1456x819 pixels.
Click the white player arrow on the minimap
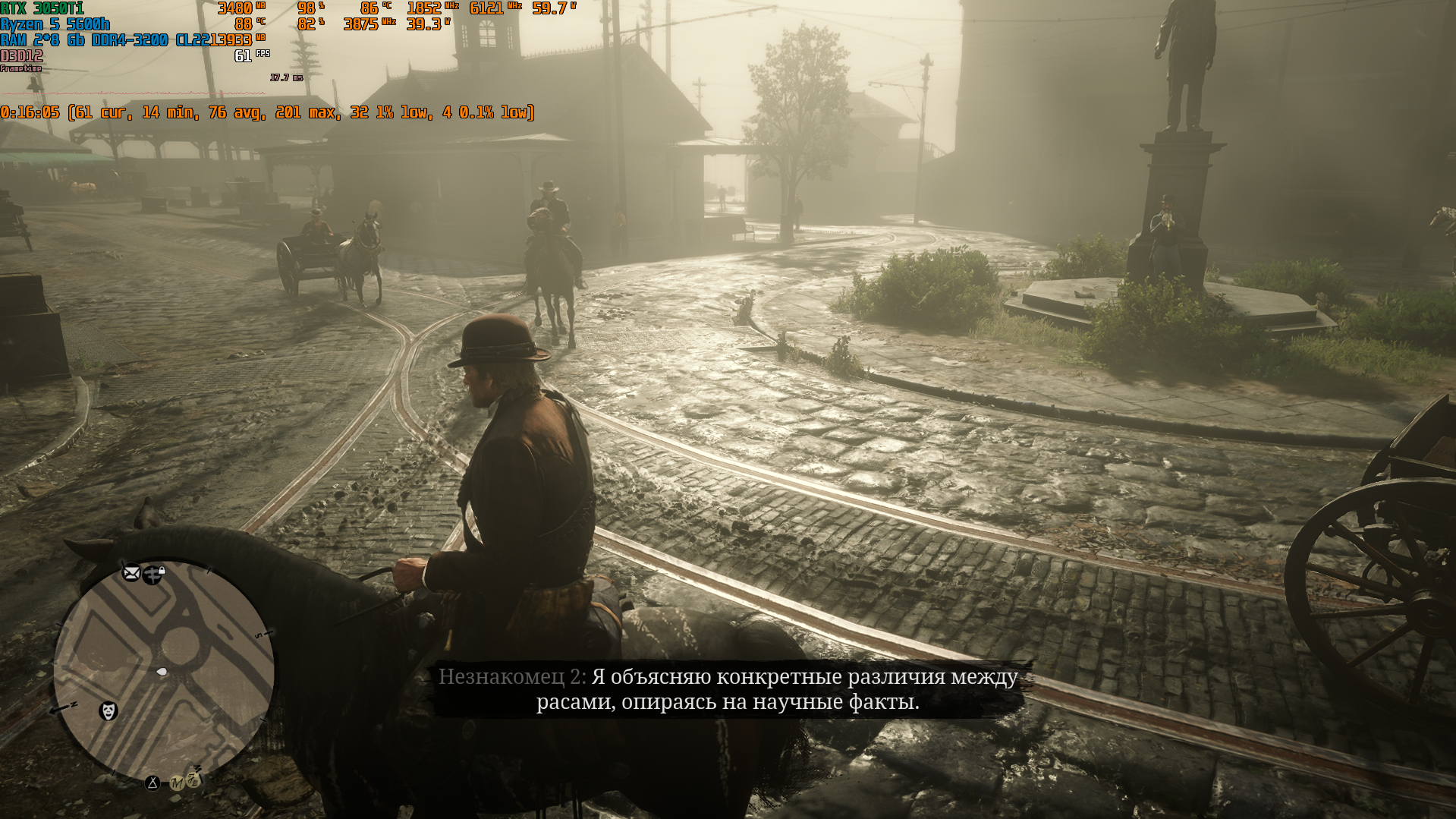(162, 672)
